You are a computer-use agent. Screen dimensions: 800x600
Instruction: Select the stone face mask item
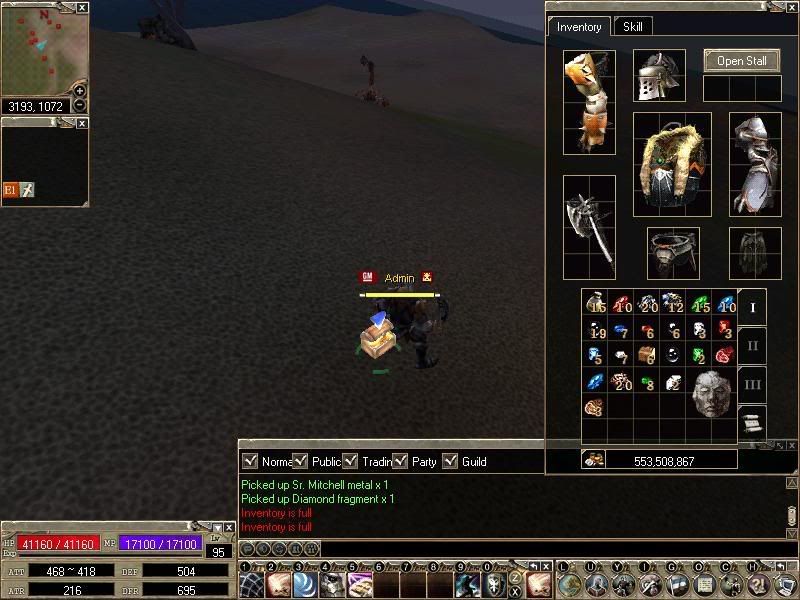point(710,394)
